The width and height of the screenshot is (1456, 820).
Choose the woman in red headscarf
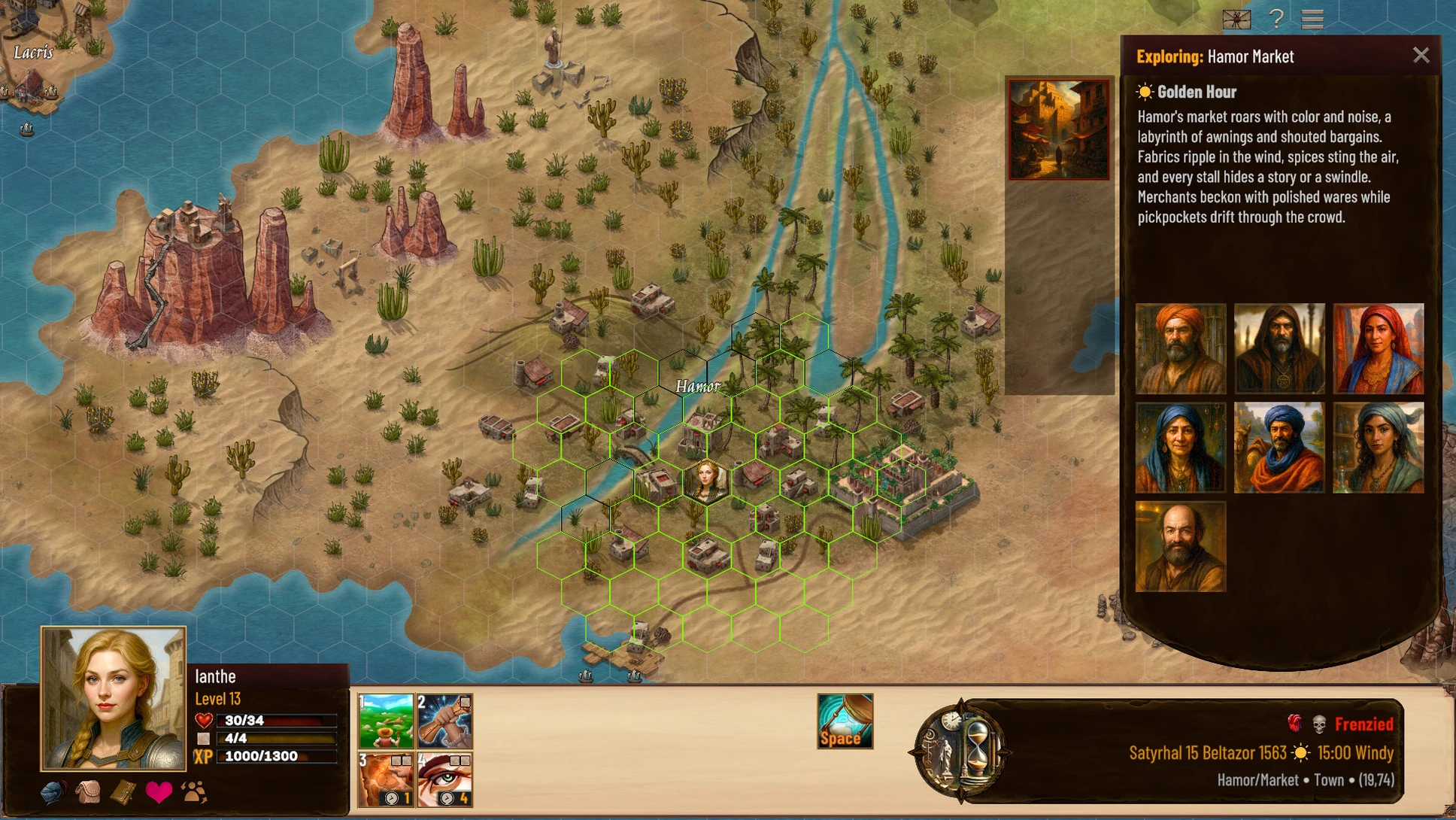pos(1378,348)
